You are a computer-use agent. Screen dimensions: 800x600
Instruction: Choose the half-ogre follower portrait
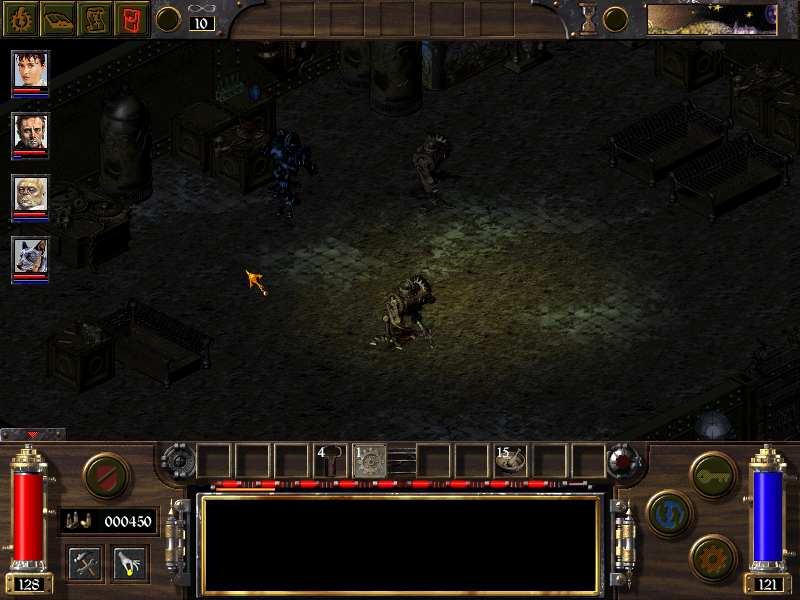pos(31,194)
